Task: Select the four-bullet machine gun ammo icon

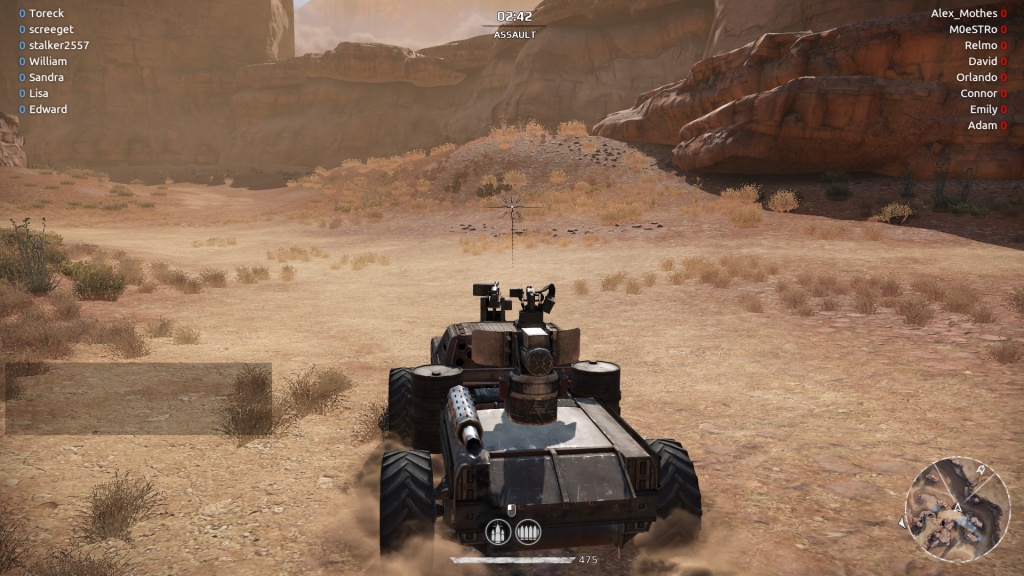Action: pyautogui.click(x=528, y=532)
